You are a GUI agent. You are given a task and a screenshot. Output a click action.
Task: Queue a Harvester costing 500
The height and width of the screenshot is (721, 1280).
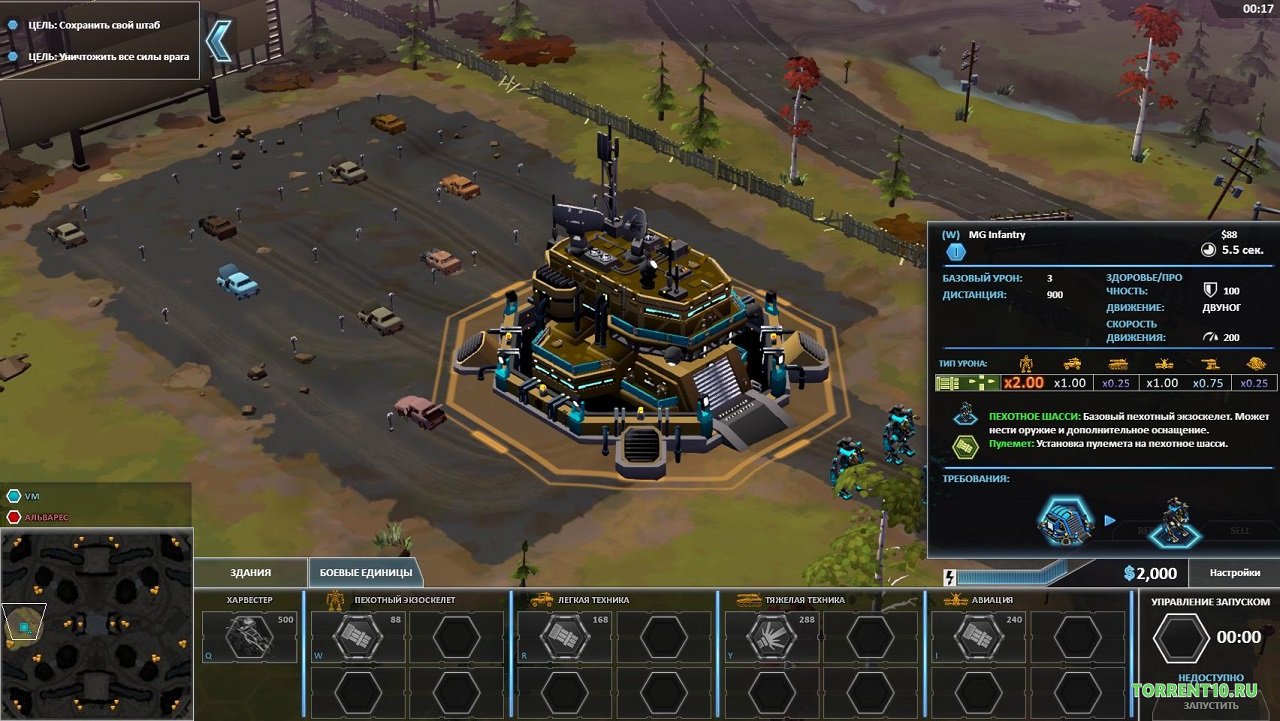click(249, 637)
